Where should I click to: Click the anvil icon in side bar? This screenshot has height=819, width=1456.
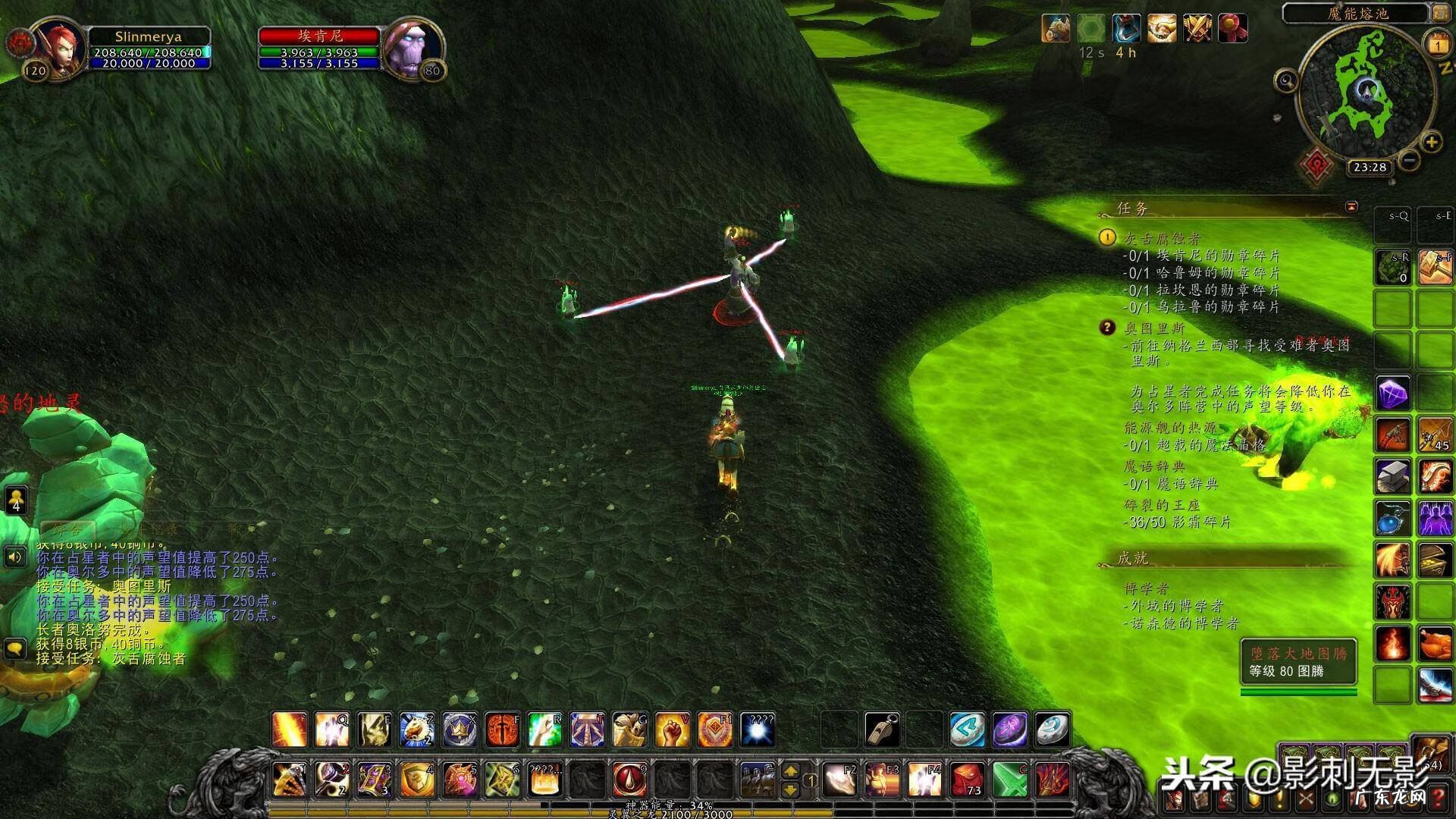[1392, 476]
